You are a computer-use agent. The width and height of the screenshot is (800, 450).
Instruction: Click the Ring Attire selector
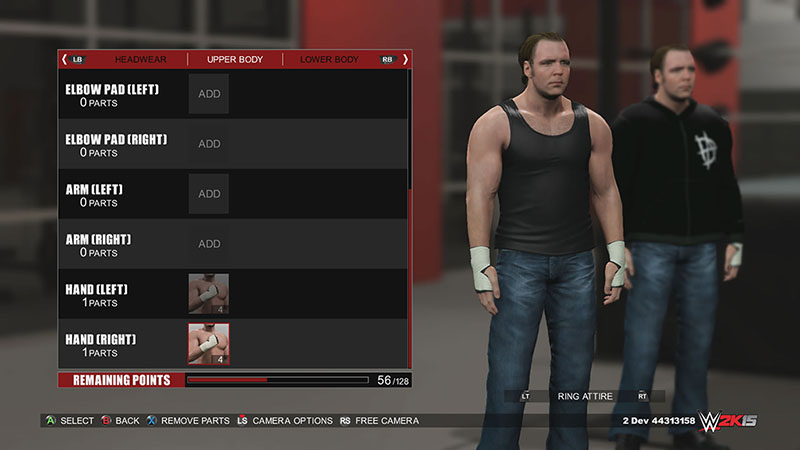[585, 397]
